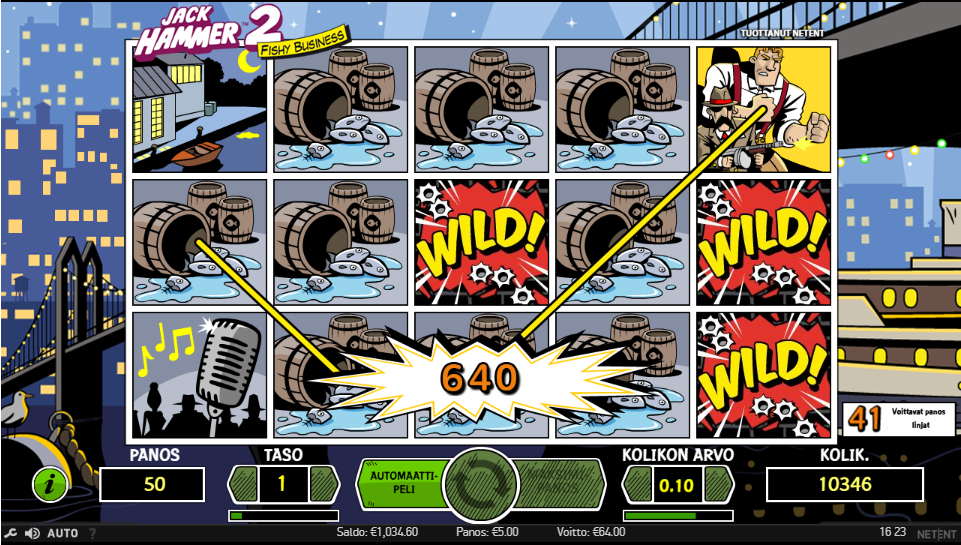This screenshot has width=961, height=545.
Task: Open help with the question mark icon
Action: (93, 533)
